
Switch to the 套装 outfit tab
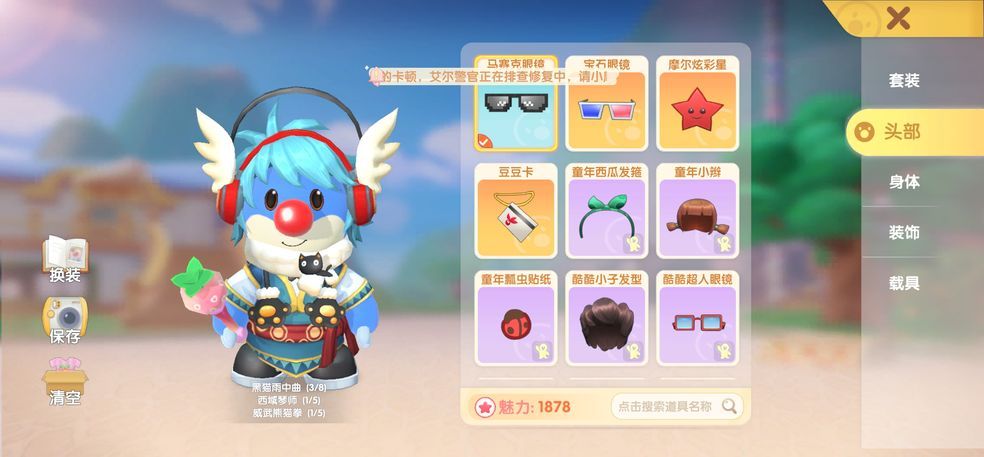[904, 81]
